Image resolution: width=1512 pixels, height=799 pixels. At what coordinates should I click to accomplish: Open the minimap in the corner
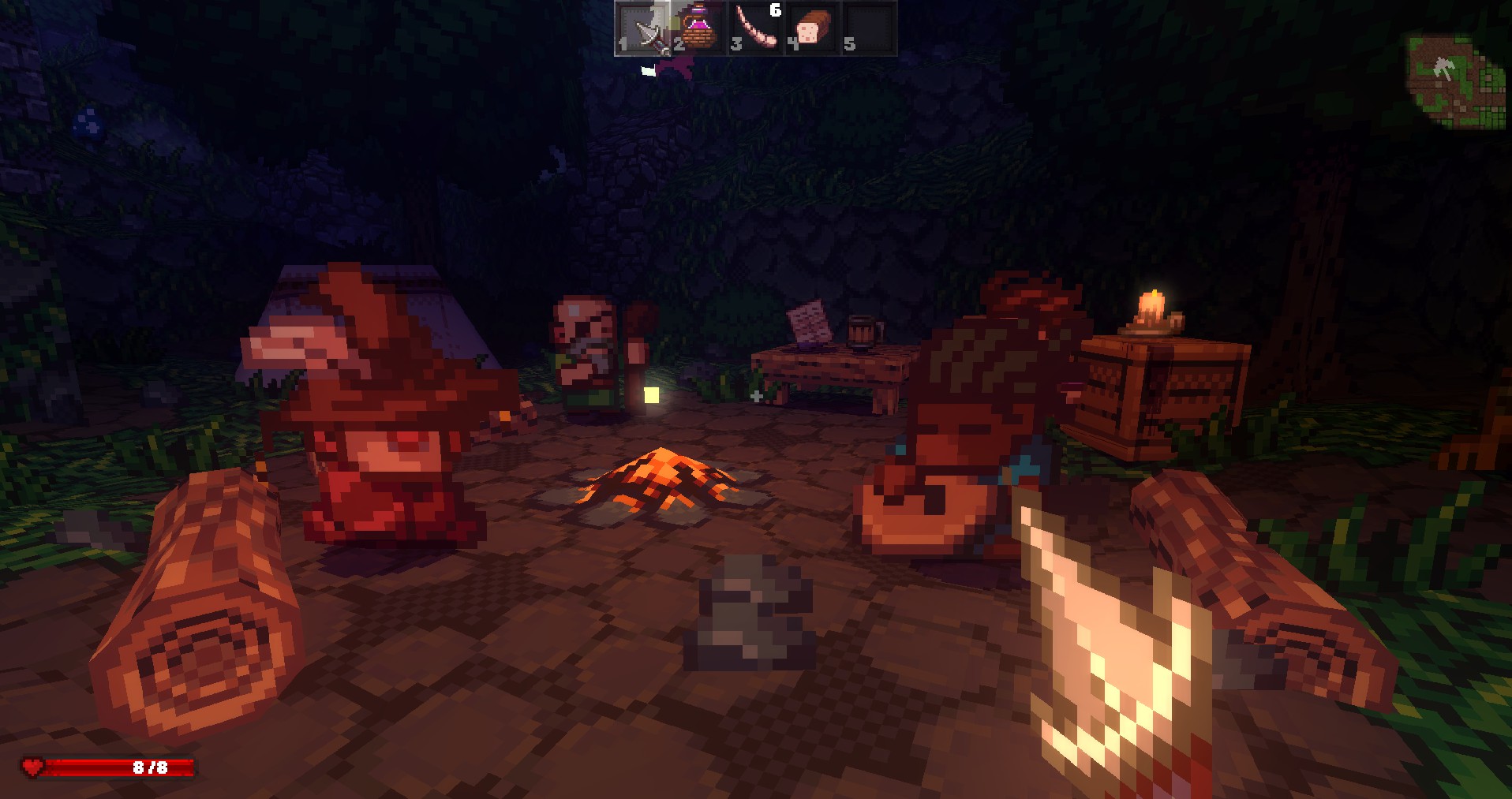[x=1454, y=81]
